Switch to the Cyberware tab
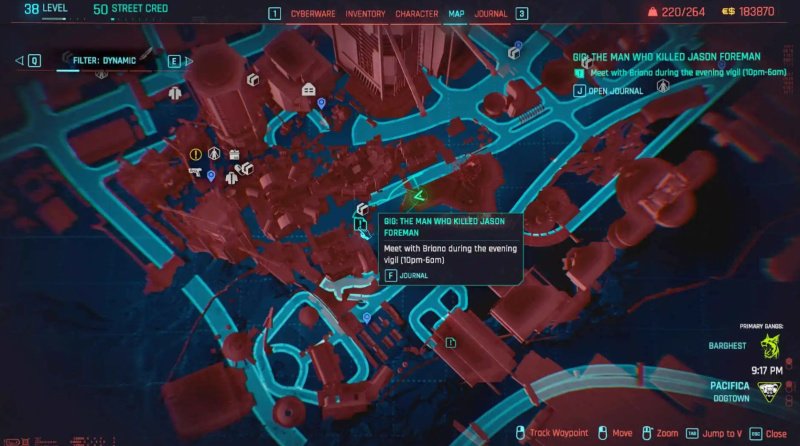This screenshot has width=800, height=446. [x=314, y=14]
